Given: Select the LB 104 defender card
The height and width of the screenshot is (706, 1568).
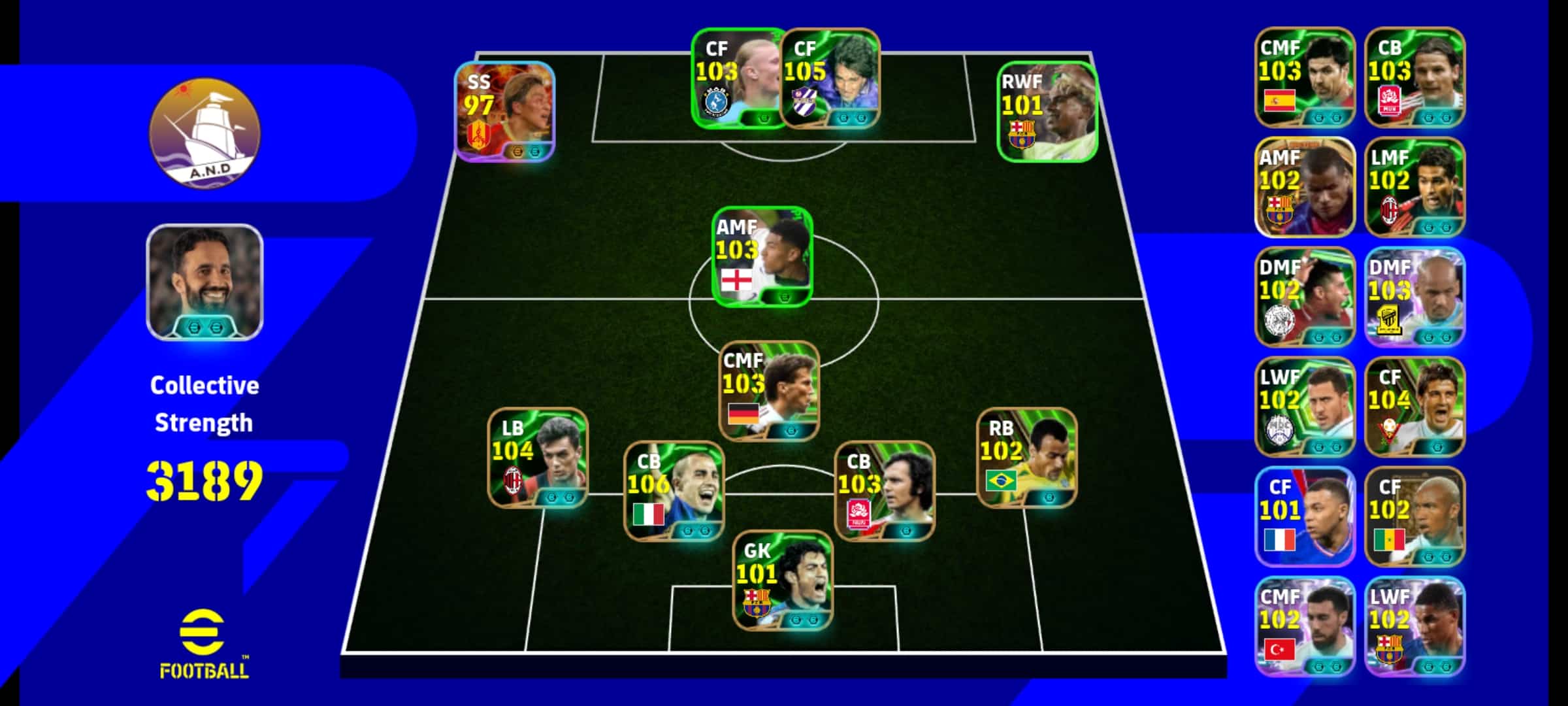Looking at the screenshot, I should pos(538,458).
